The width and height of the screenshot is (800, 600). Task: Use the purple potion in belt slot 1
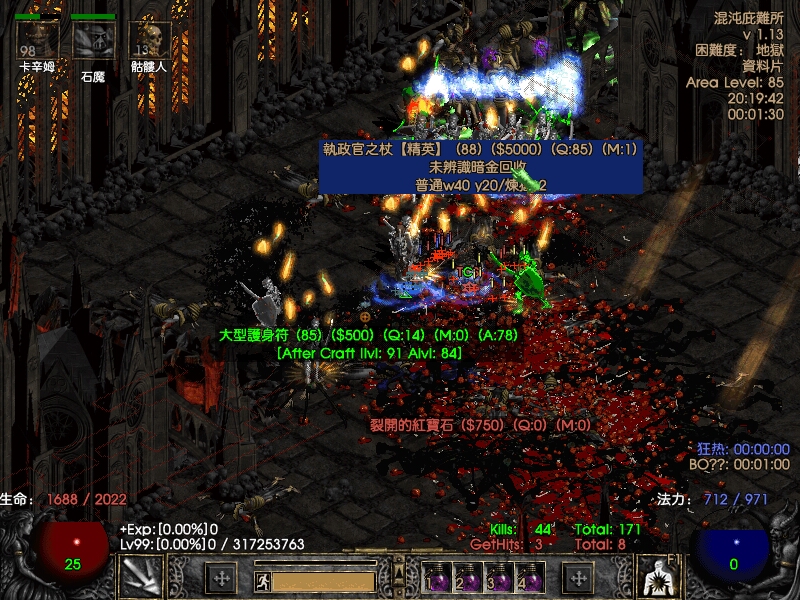pyautogui.click(x=438, y=579)
